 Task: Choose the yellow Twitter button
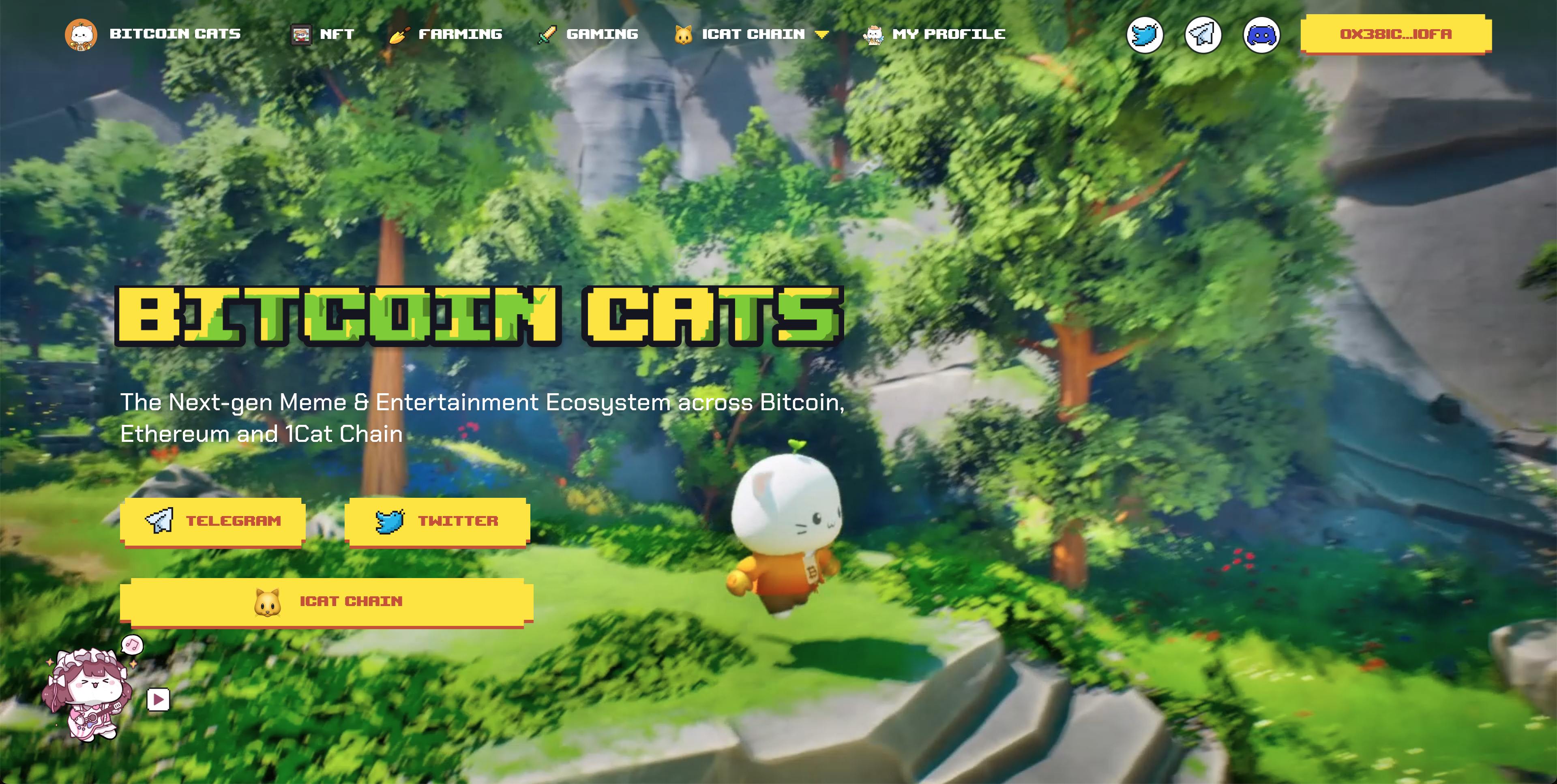pos(437,521)
